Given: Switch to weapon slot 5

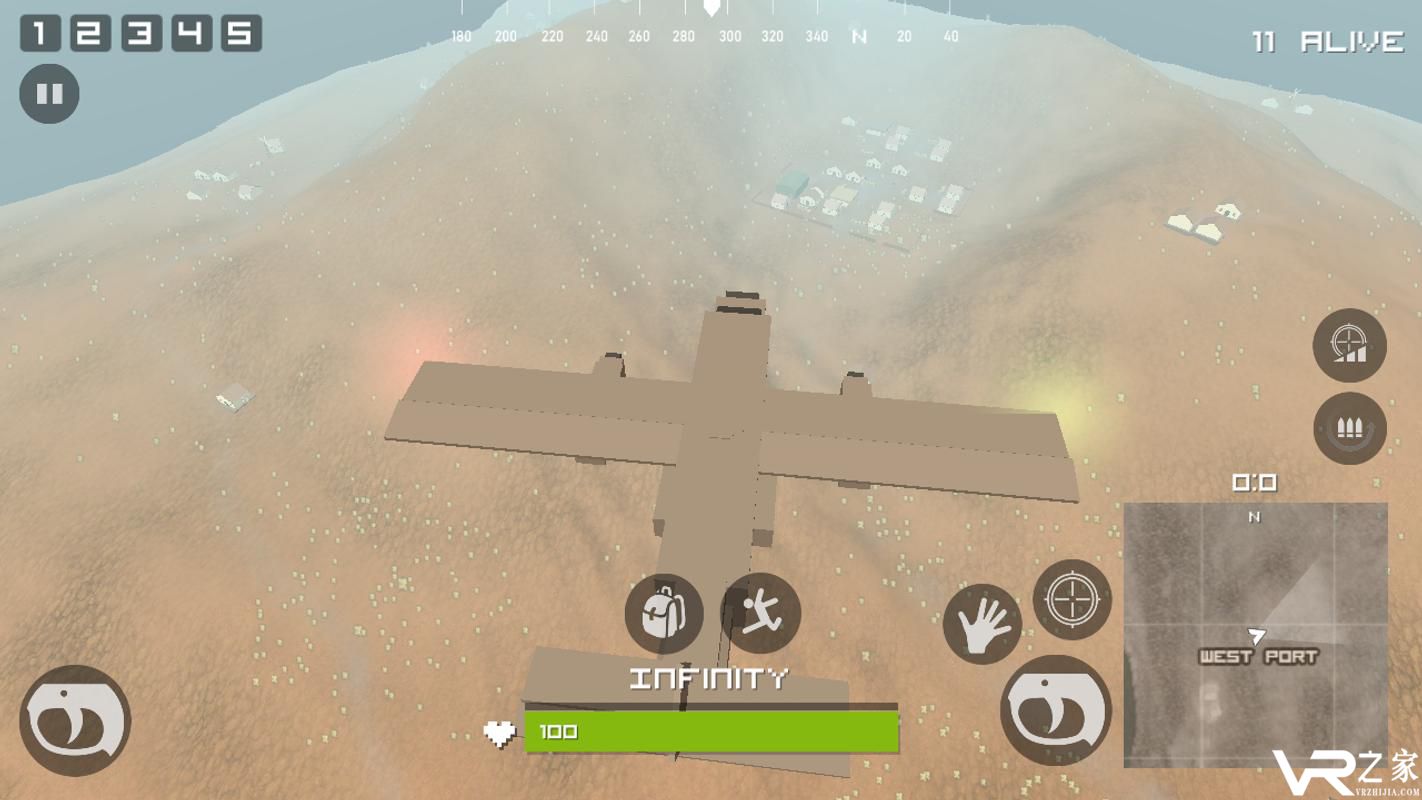Looking at the screenshot, I should coord(241,33).
